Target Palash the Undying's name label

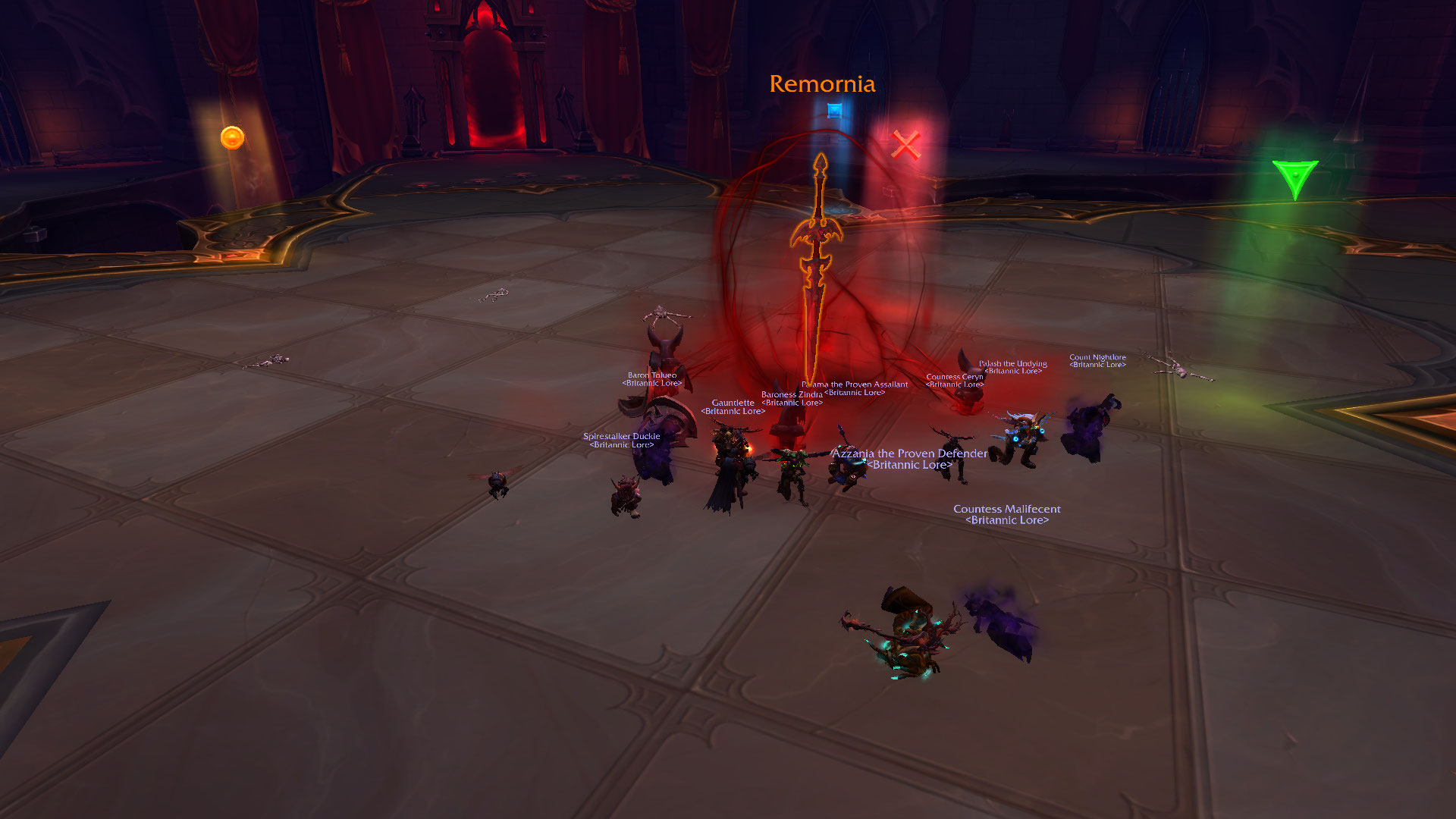coord(1012,364)
